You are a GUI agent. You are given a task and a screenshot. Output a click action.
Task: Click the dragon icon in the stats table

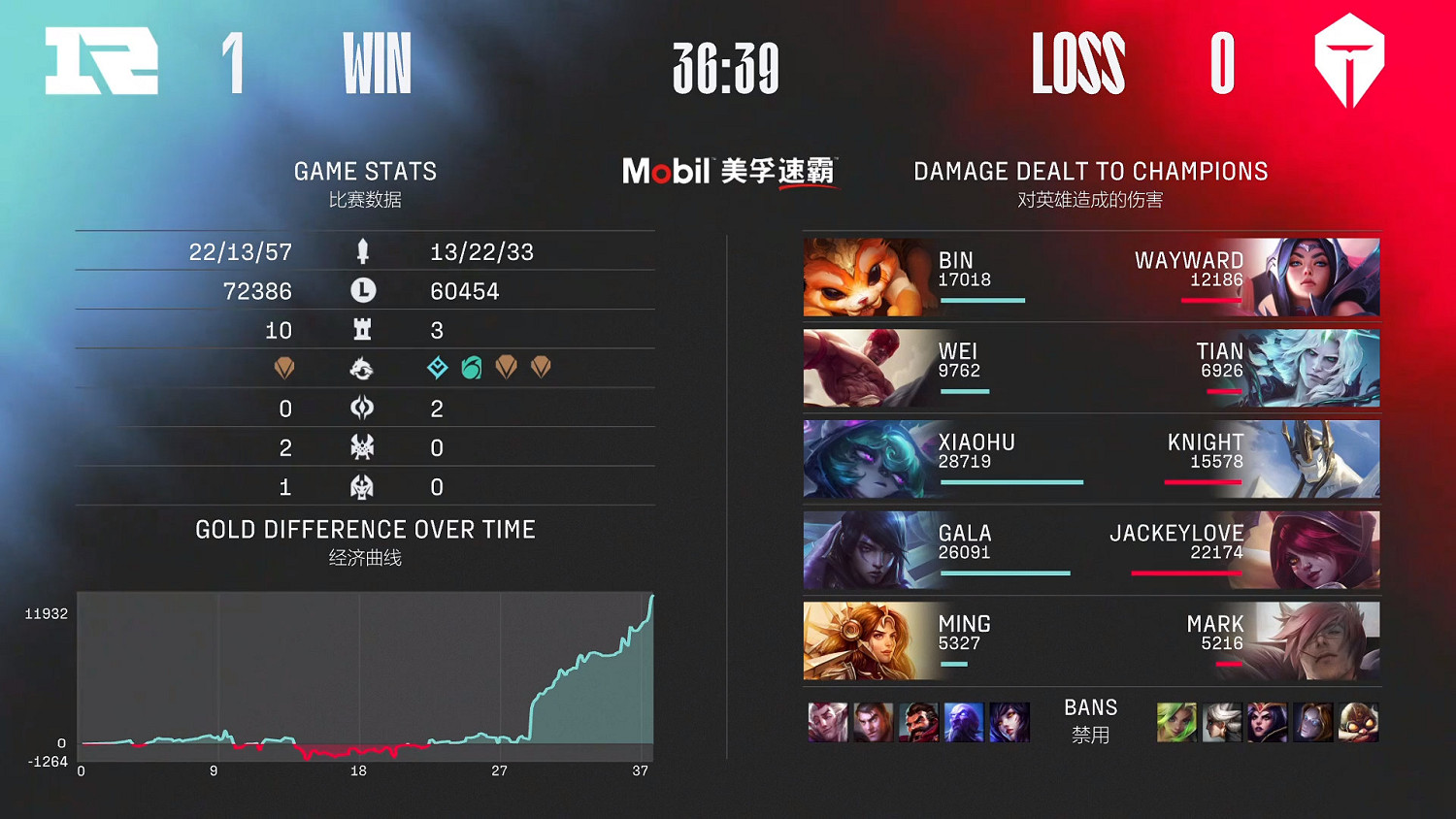pyautogui.click(x=362, y=369)
